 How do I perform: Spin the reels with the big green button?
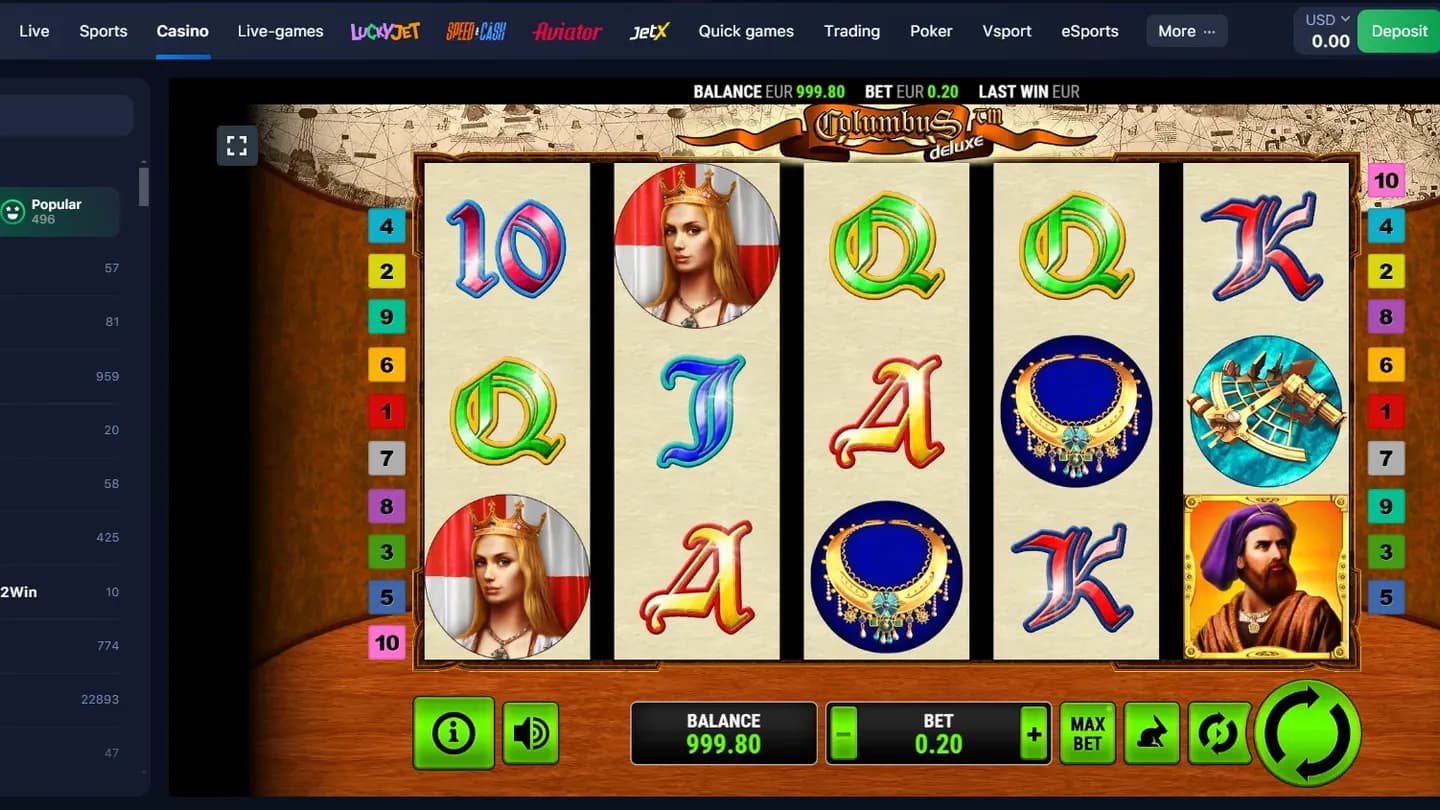tap(1308, 733)
